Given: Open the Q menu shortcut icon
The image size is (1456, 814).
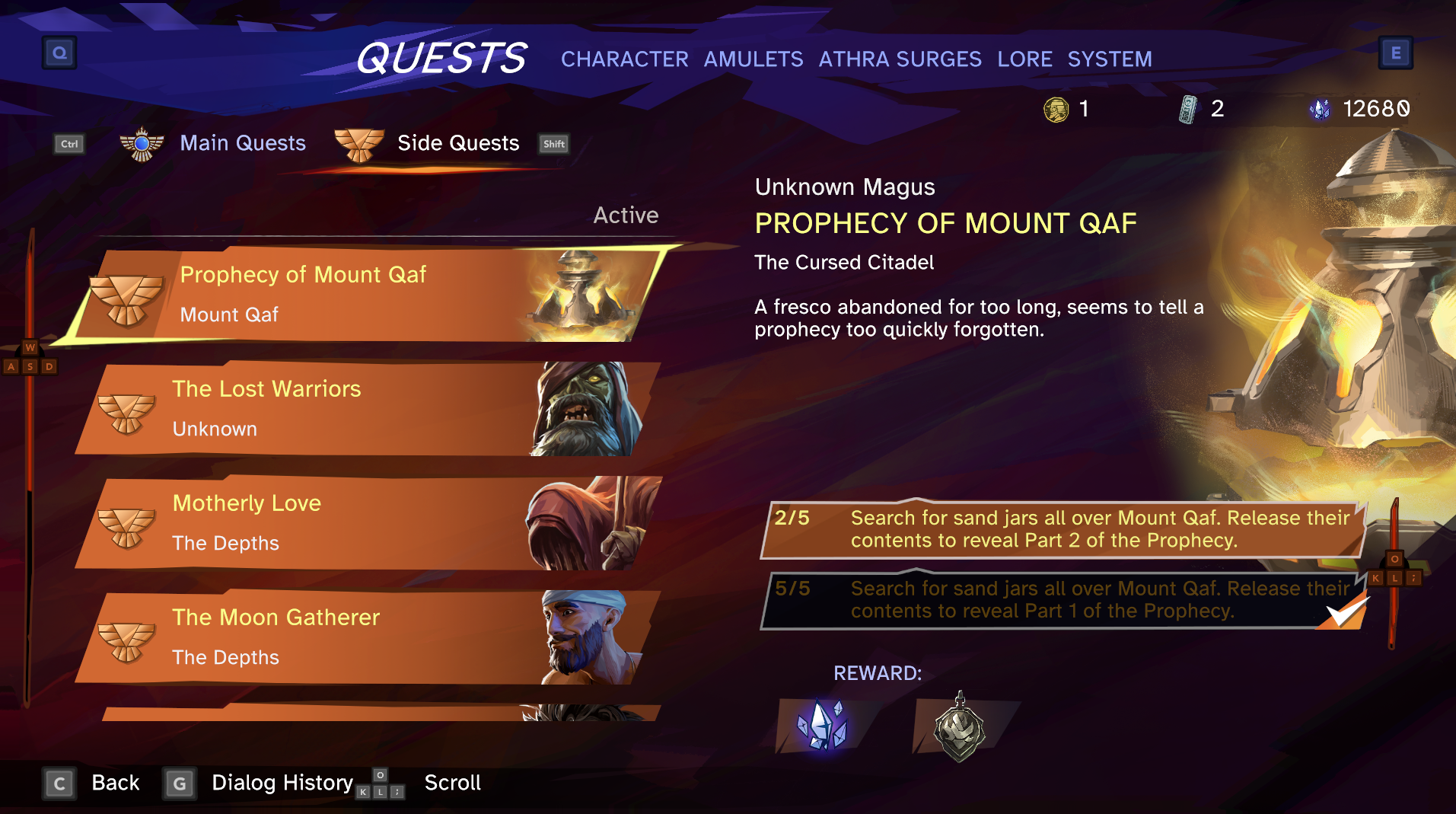Looking at the screenshot, I should 59,53.
